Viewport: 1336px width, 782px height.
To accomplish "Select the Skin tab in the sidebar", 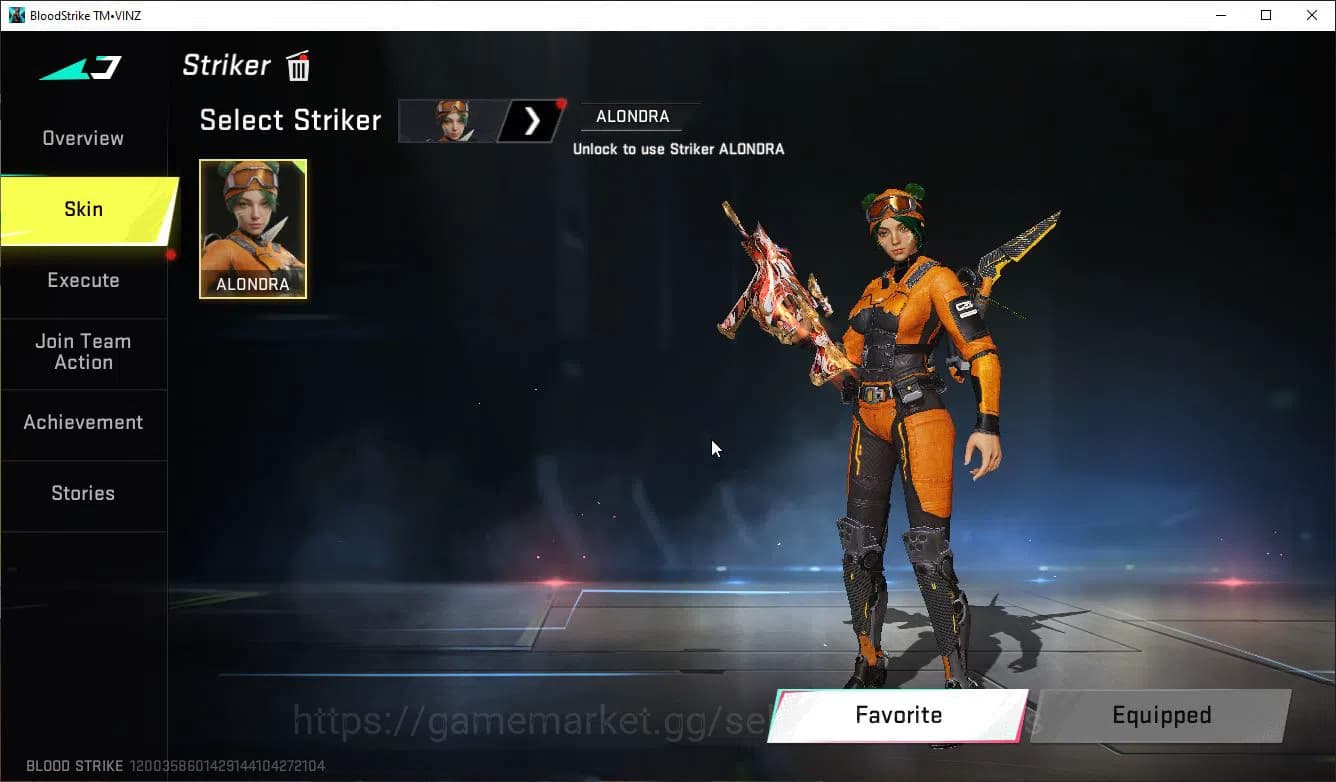I will 83,209.
